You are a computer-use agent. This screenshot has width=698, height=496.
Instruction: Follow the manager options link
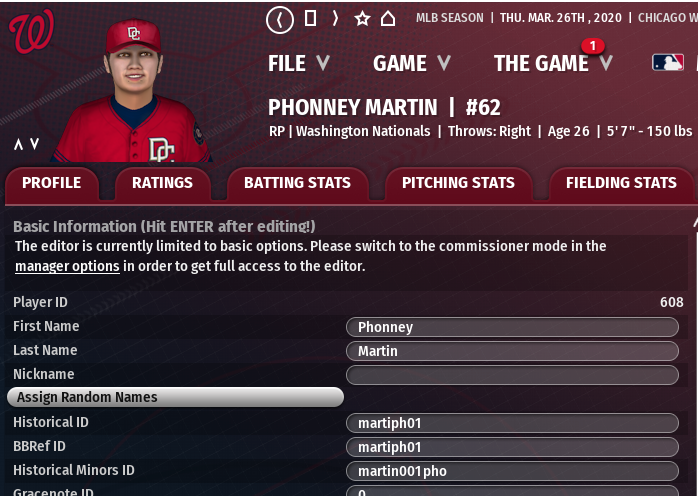[x=67, y=266]
